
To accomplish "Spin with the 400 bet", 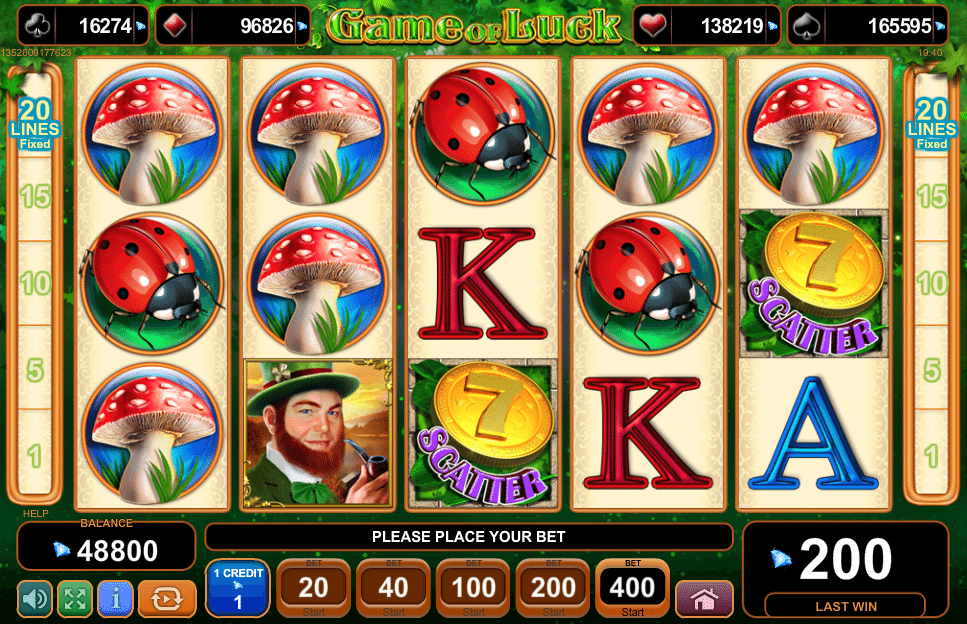I will coord(632,589).
